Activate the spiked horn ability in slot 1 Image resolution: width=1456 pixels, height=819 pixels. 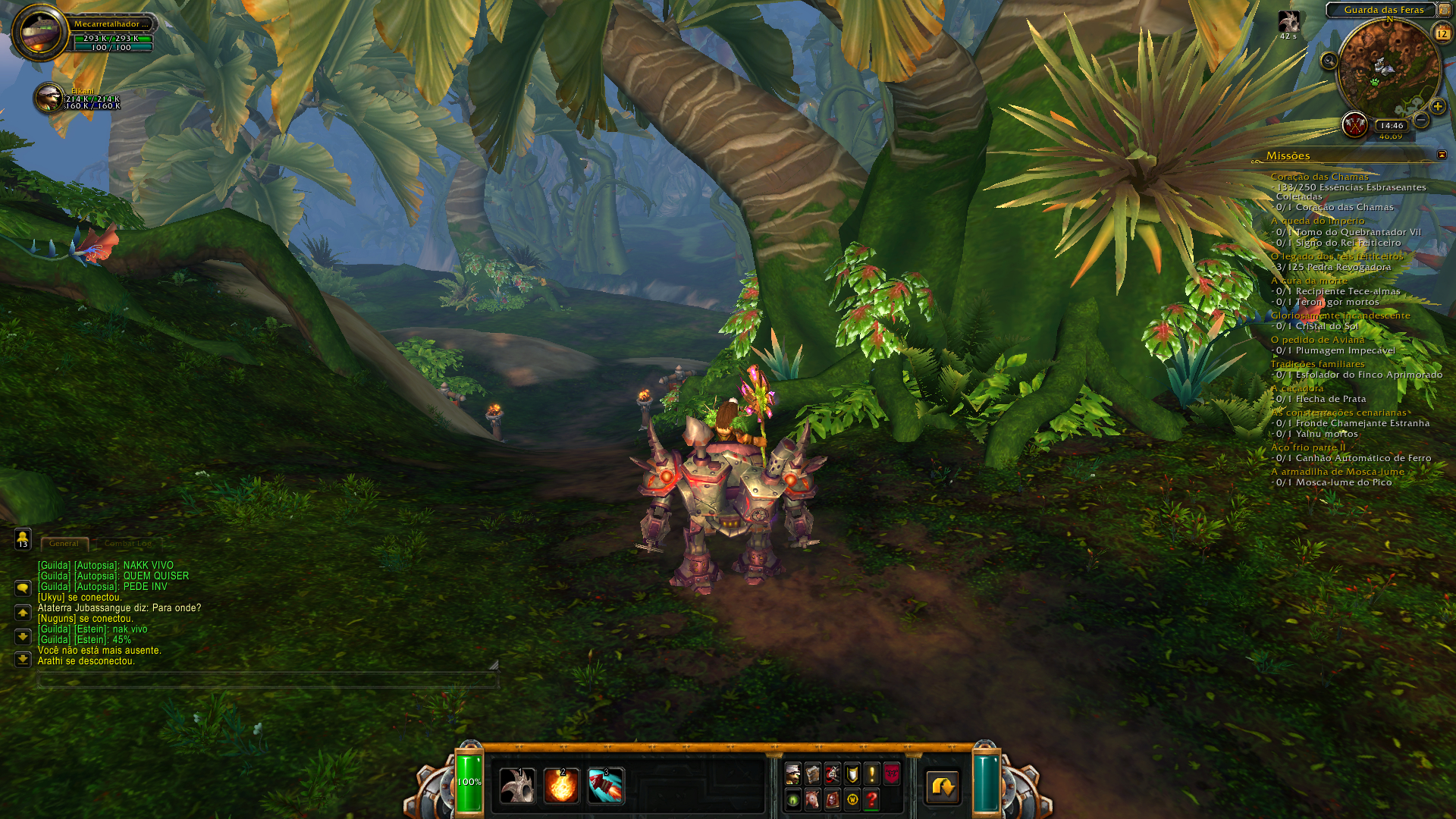click(517, 786)
